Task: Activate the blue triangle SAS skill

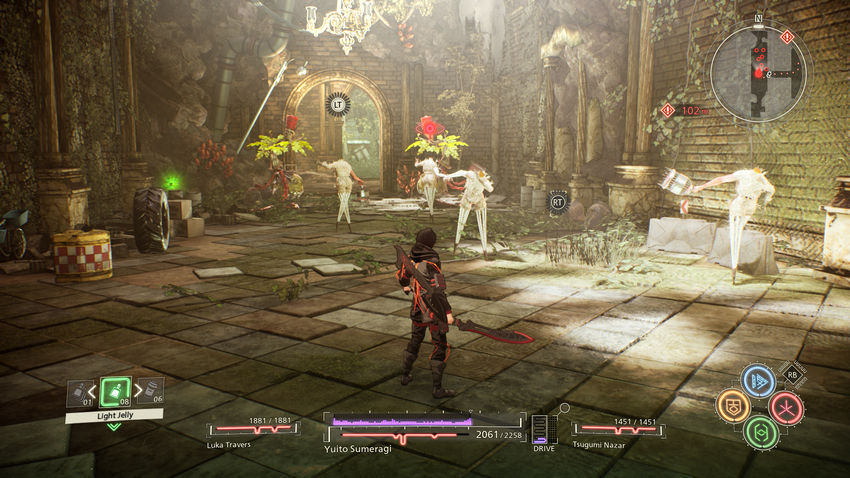Action: (x=758, y=380)
